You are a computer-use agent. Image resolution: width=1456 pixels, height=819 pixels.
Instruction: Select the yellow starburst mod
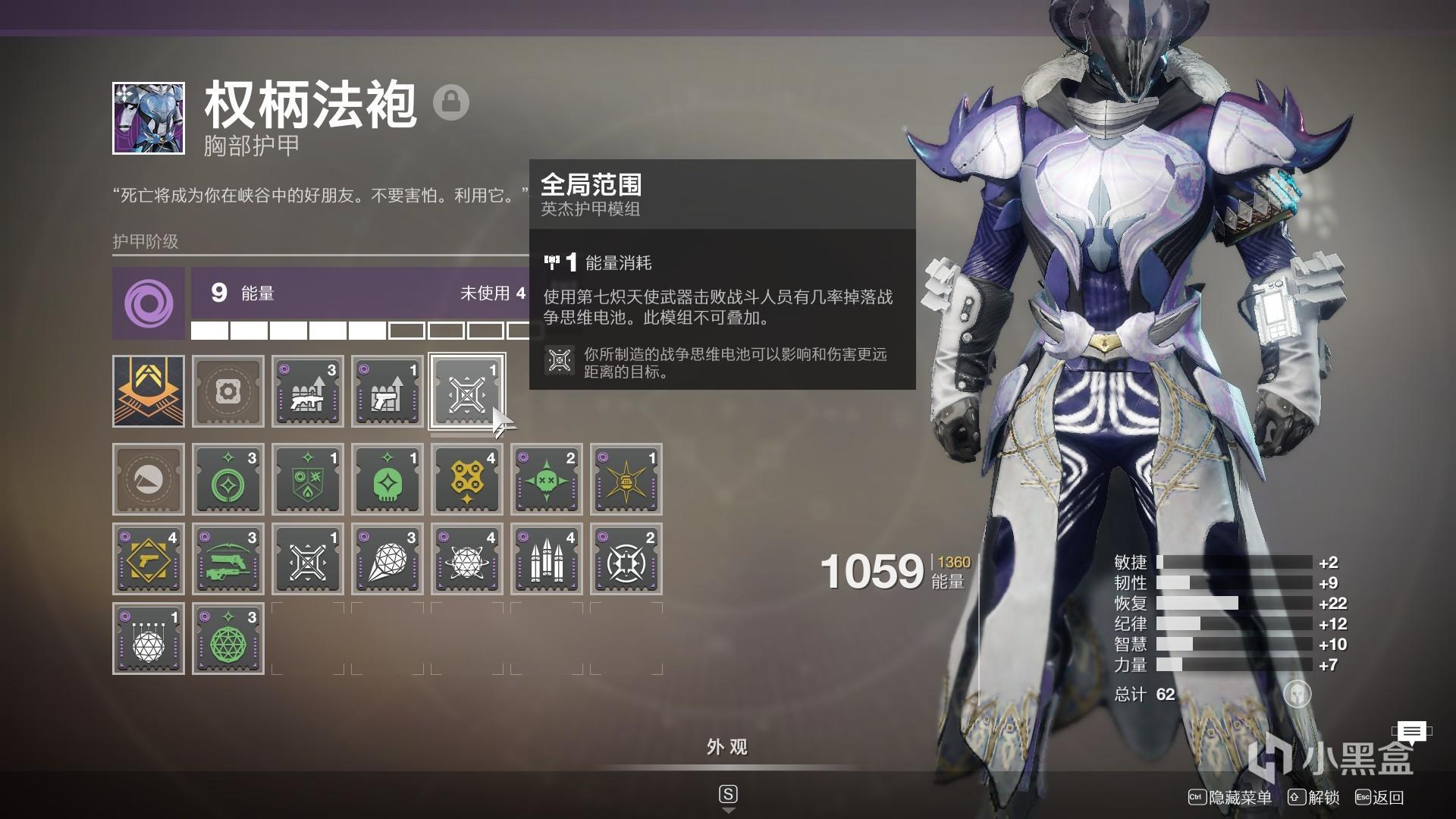(626, 479)
